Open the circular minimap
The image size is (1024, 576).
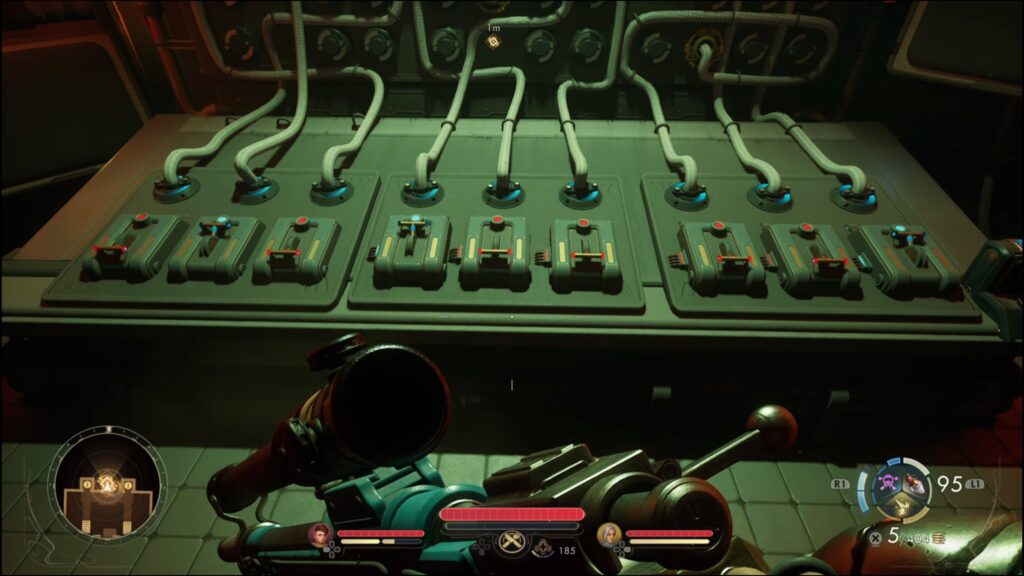tap(107, 486)
